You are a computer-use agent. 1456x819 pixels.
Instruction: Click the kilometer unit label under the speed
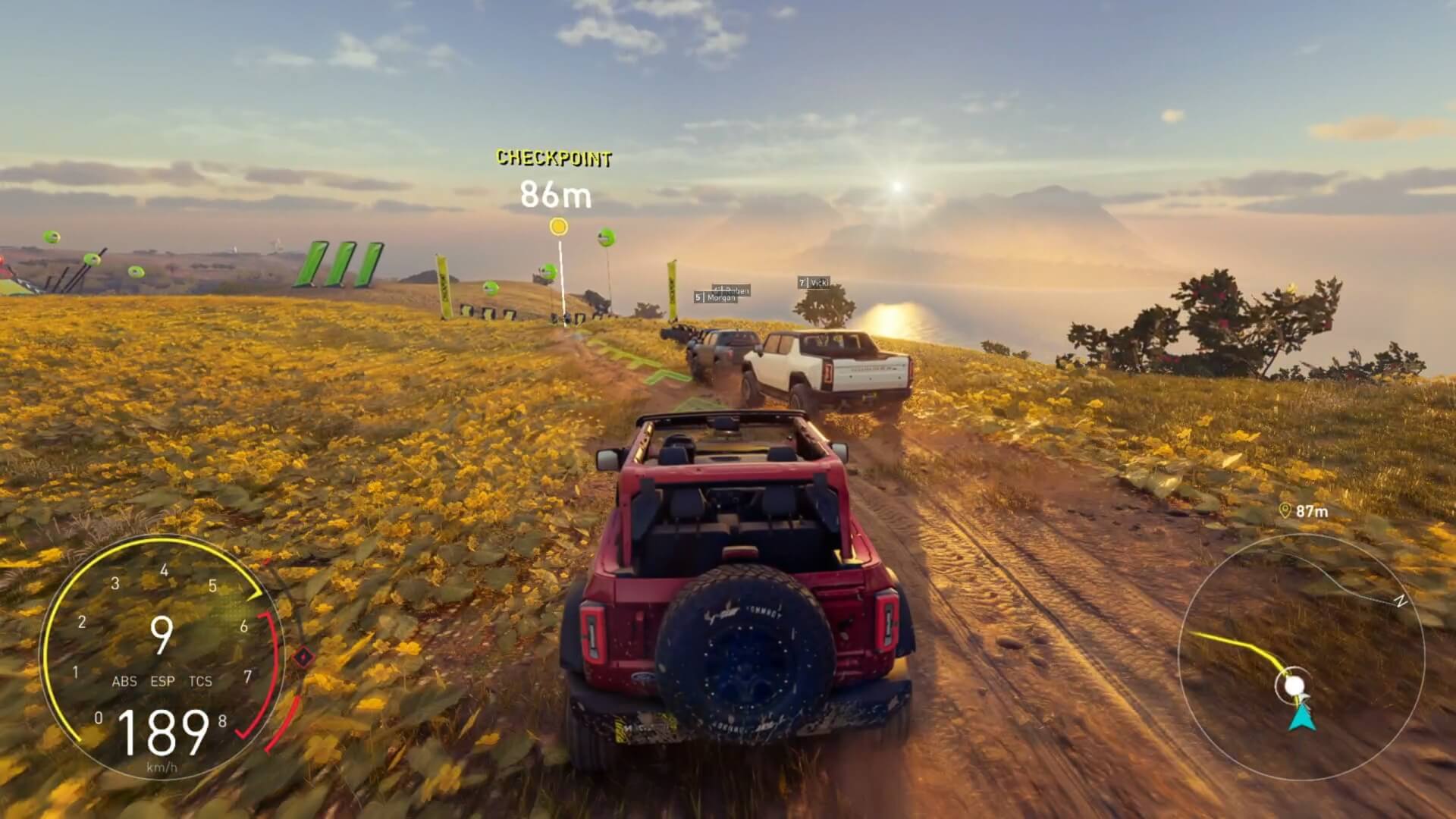click(x=160, y=767)
